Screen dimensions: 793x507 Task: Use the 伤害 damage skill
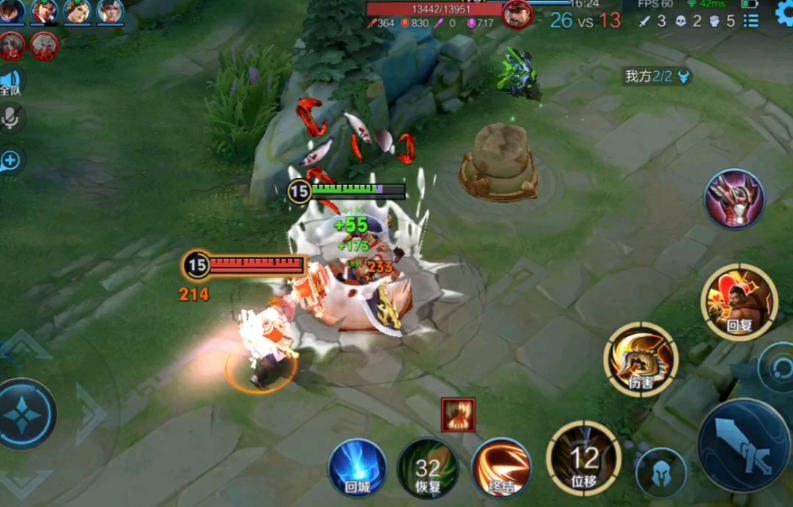[640, 360]
